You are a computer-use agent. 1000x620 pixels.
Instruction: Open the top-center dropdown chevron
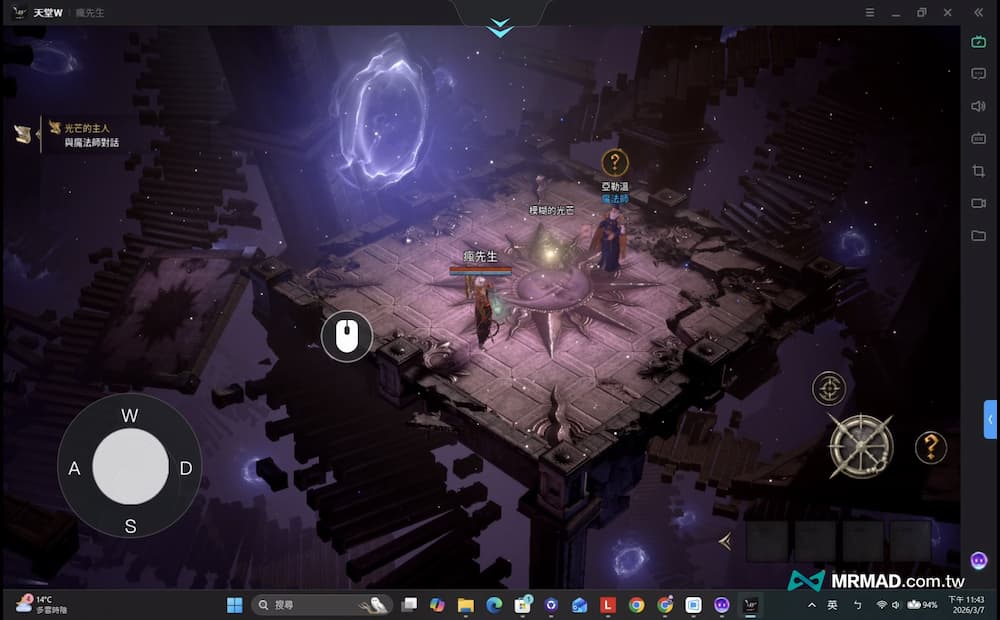(500, 28)
